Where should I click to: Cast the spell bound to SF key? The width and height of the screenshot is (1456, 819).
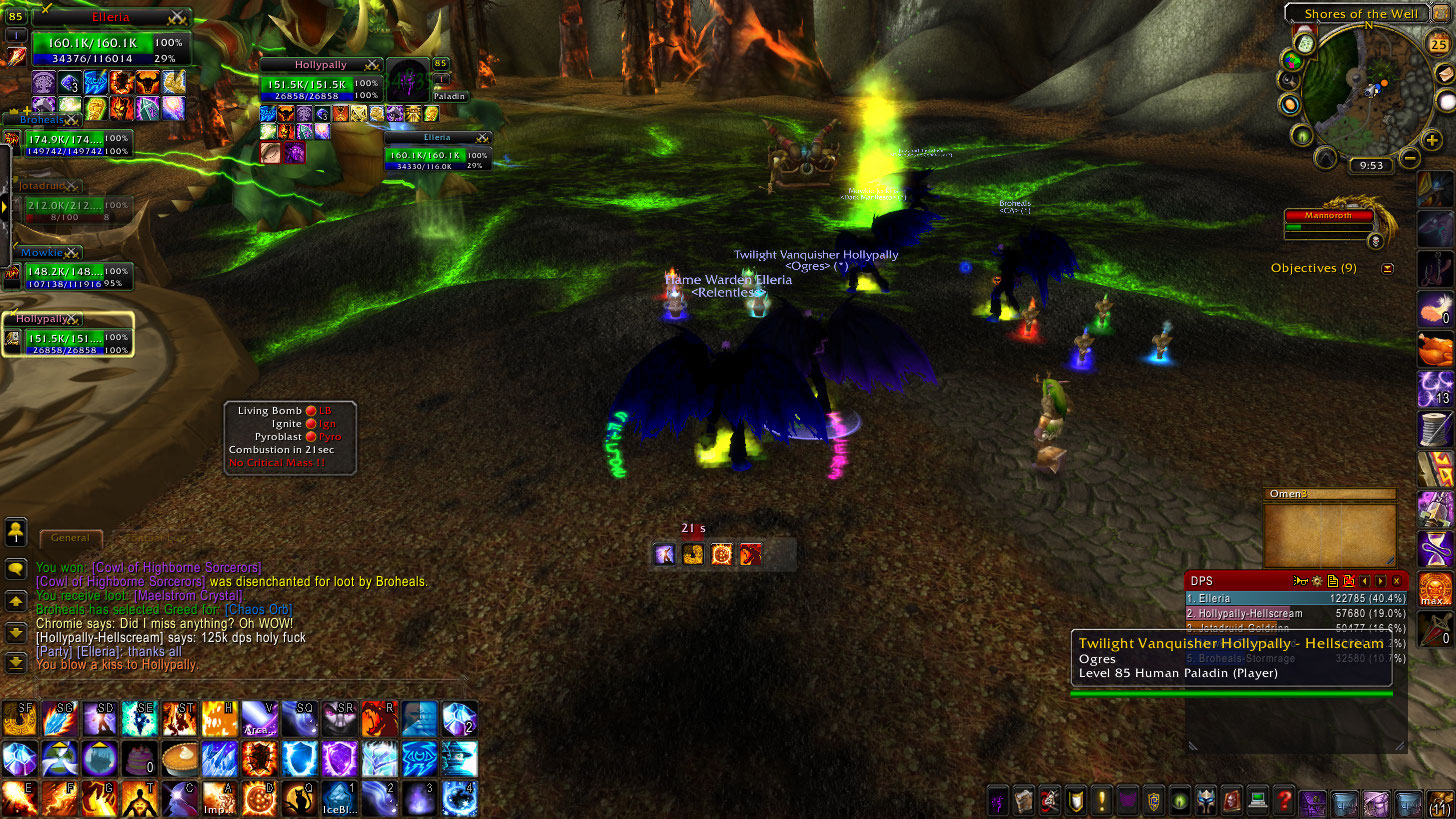tap(20, 718)
